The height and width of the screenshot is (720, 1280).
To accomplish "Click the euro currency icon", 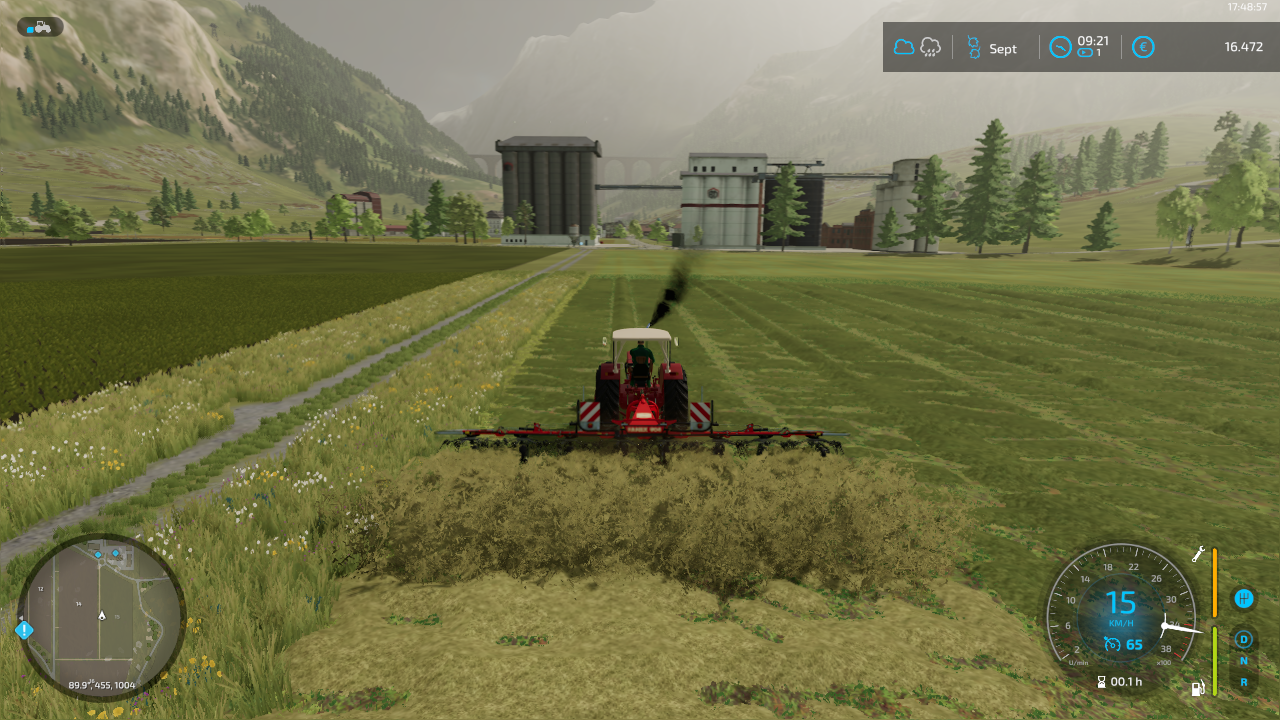I will 1143,47.
